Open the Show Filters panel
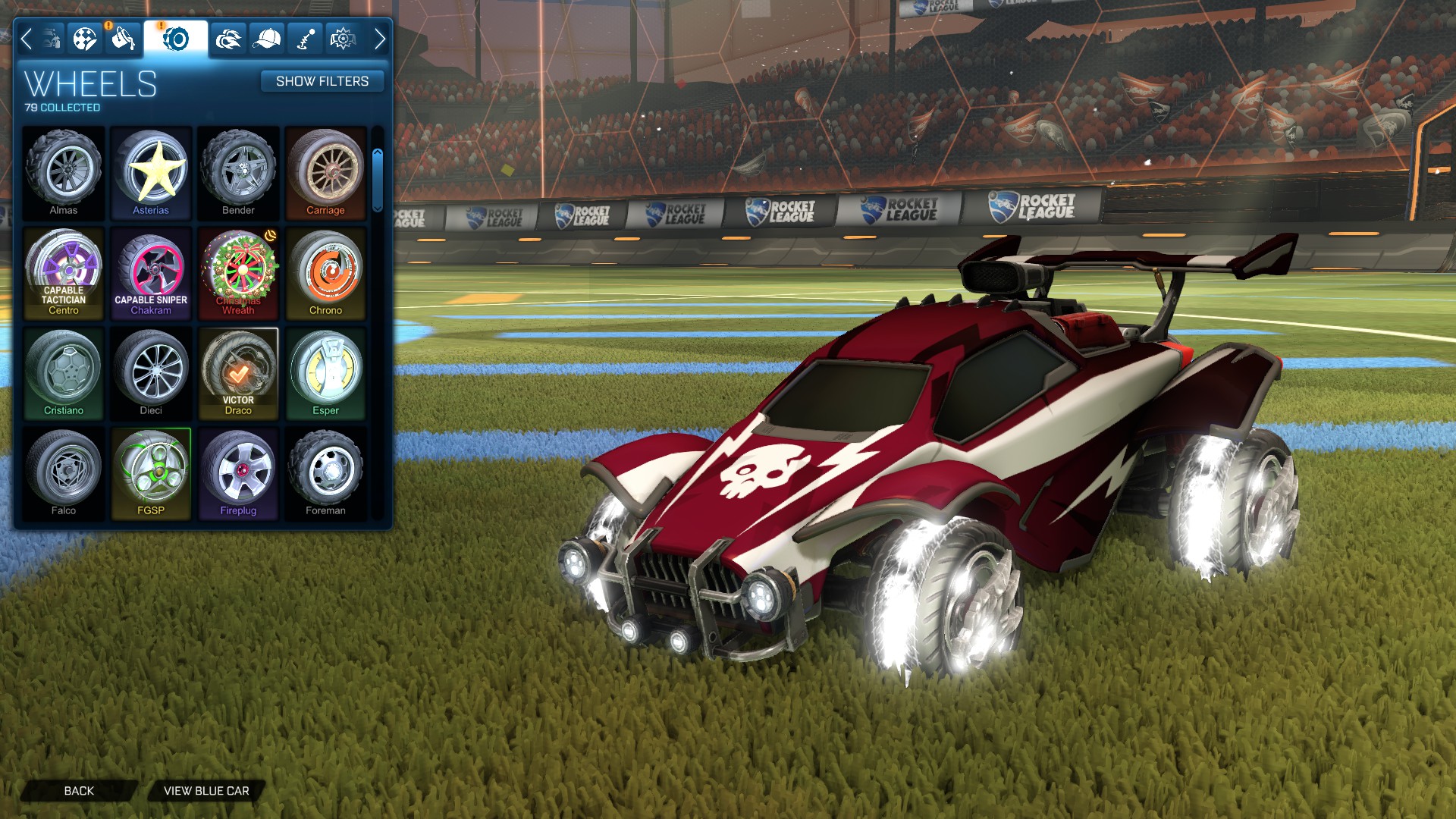The width and height of the screenshot is (1456, 819). pos(322,81)
